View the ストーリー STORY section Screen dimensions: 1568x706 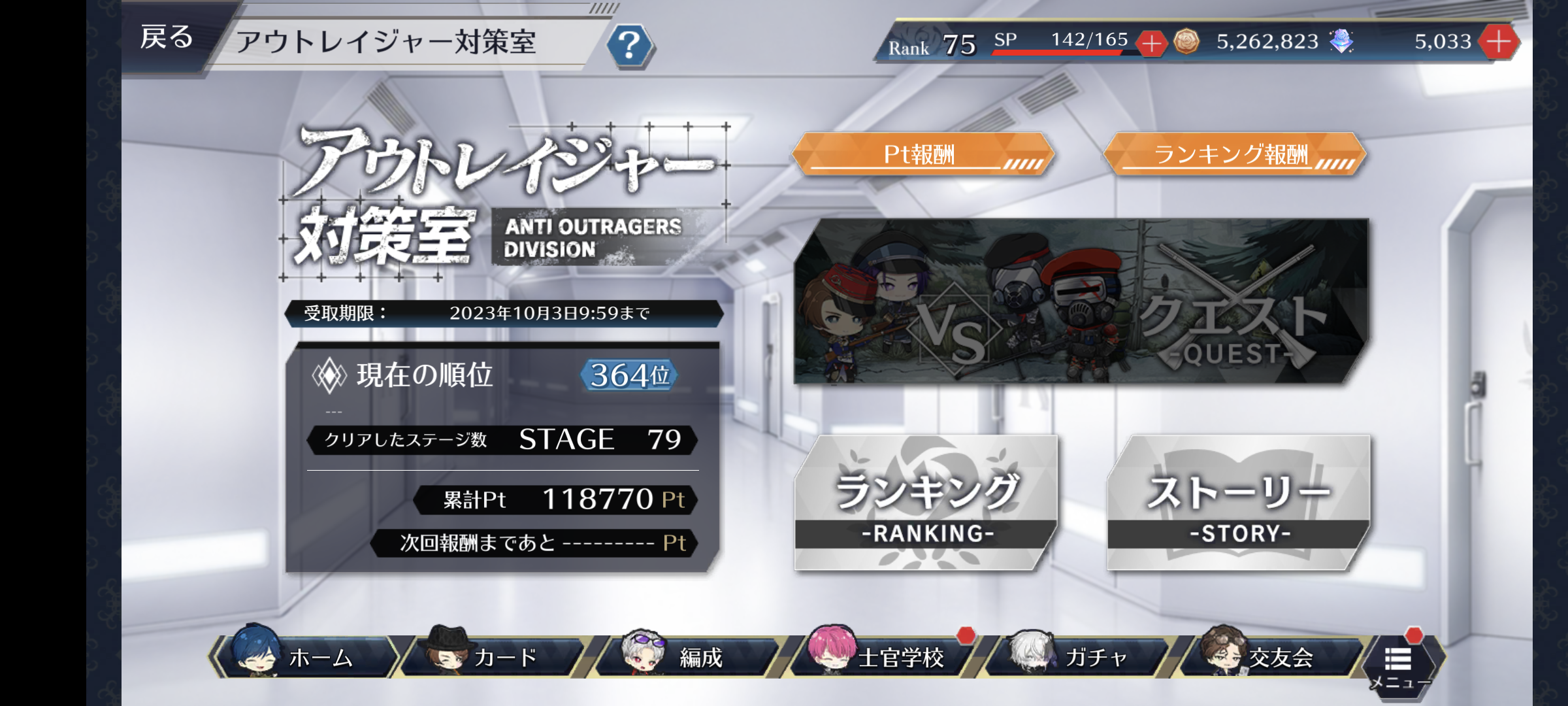click(x=1239, y=503)
